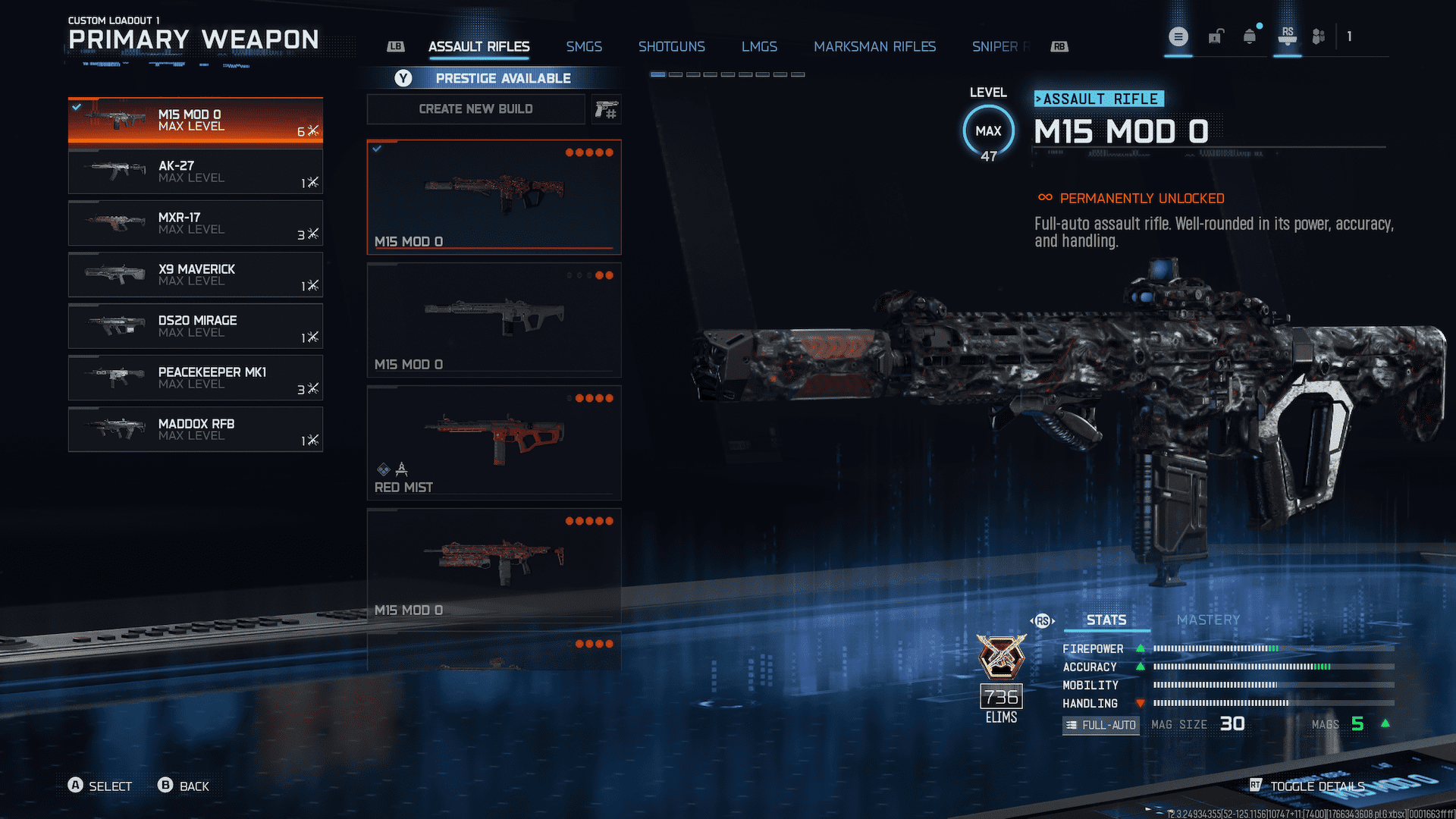Select the M15 MOD 0 weapon row
1456x819 pixels.
[195, 121]
